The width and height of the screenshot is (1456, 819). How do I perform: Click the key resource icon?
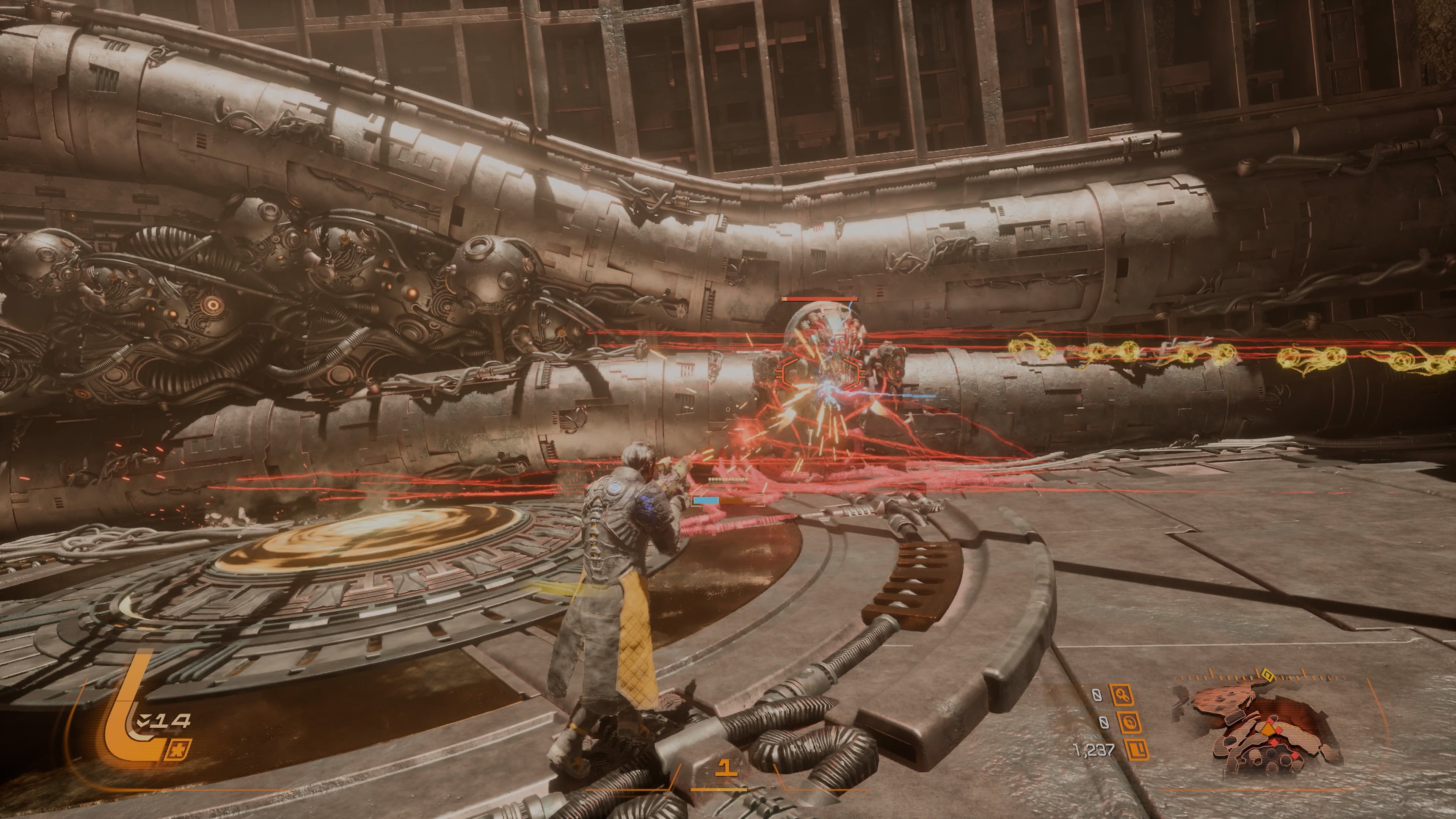1122,695
